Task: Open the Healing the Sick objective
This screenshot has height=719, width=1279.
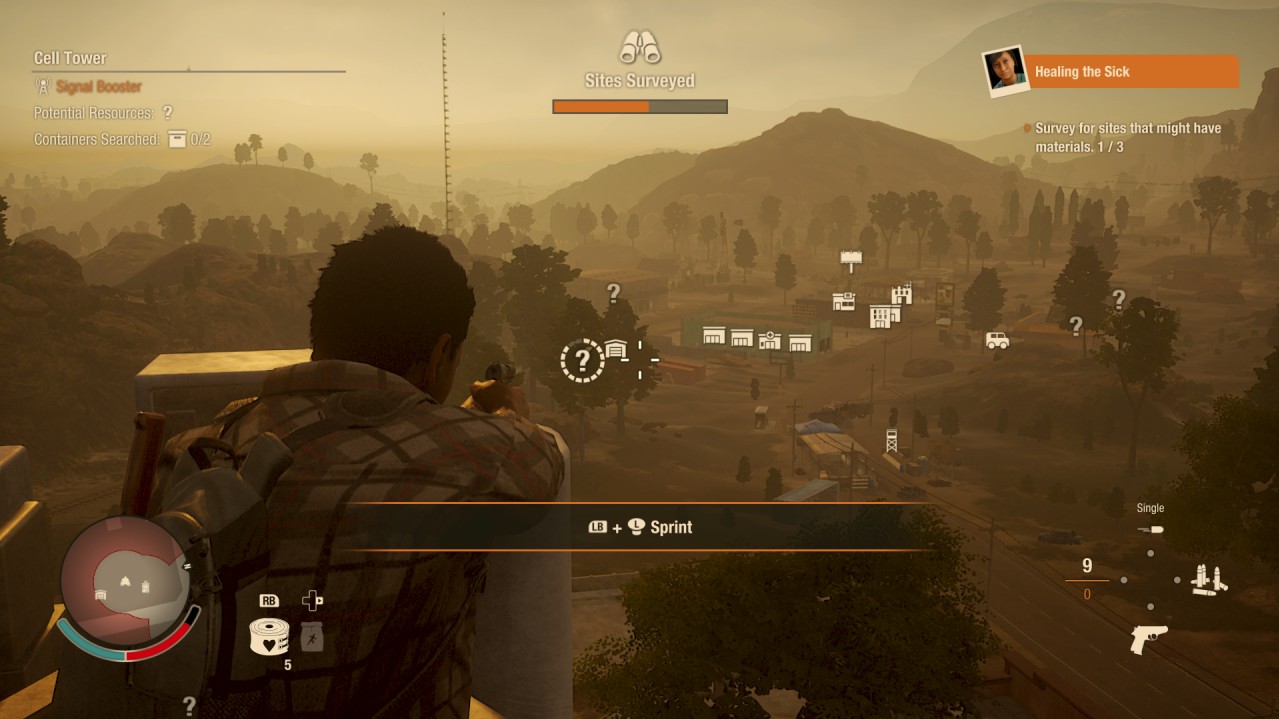Action: coord(1133,72)
